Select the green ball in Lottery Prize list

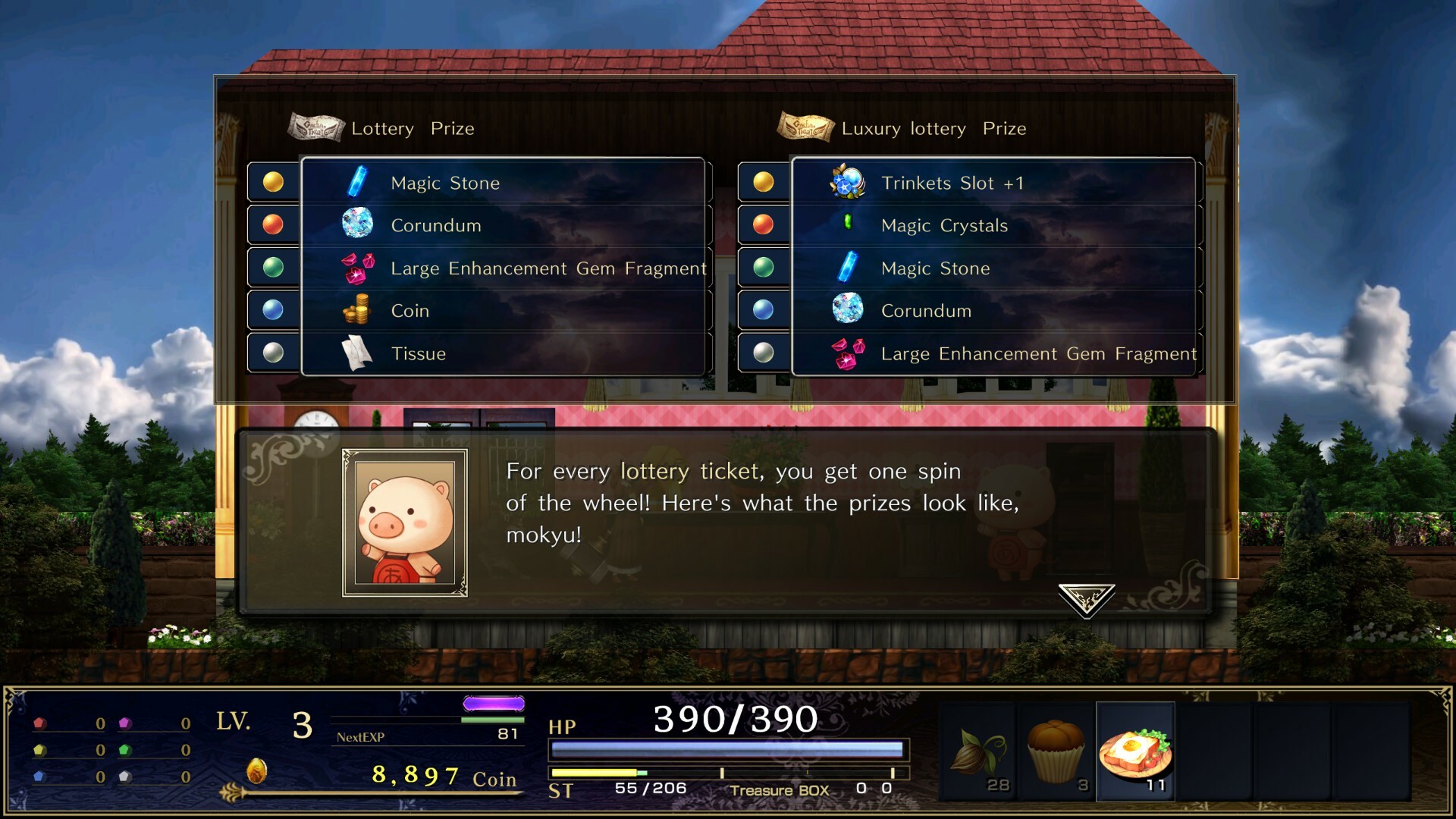(272, 266)
